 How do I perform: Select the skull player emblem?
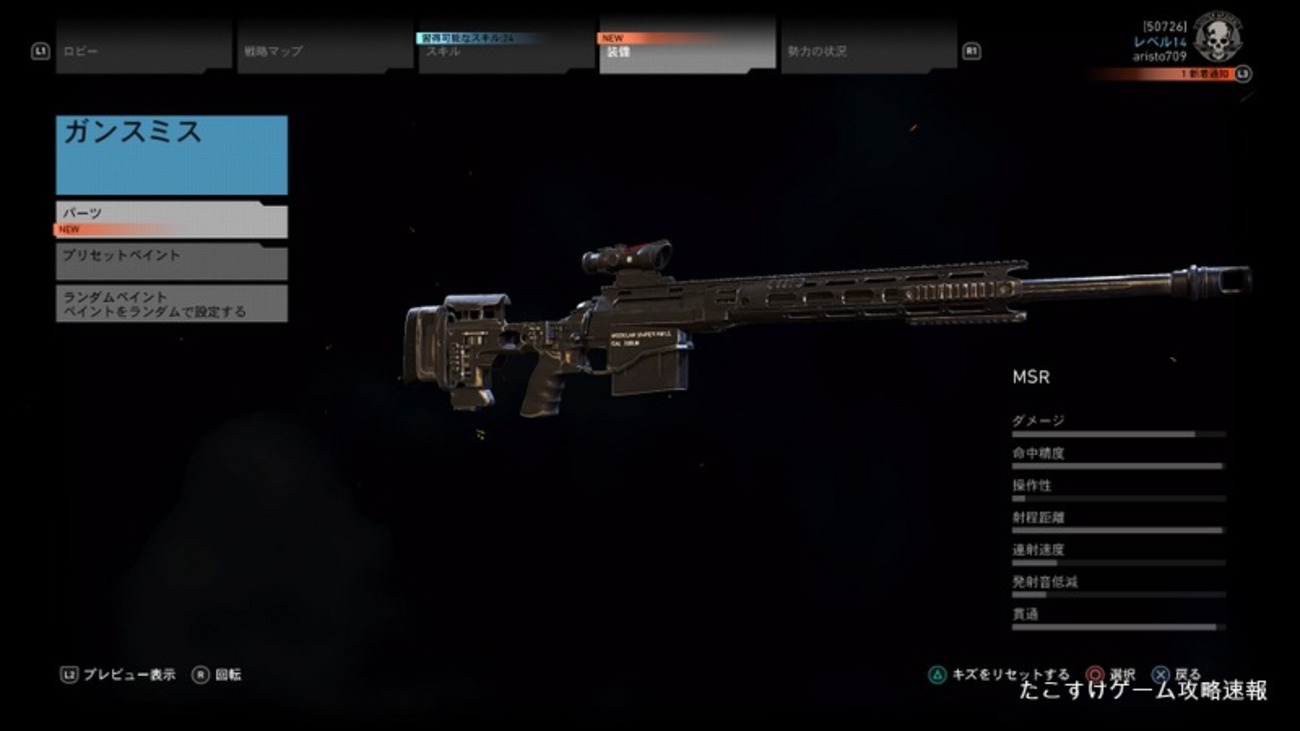pyautogui.click(x=1218, y=40)
